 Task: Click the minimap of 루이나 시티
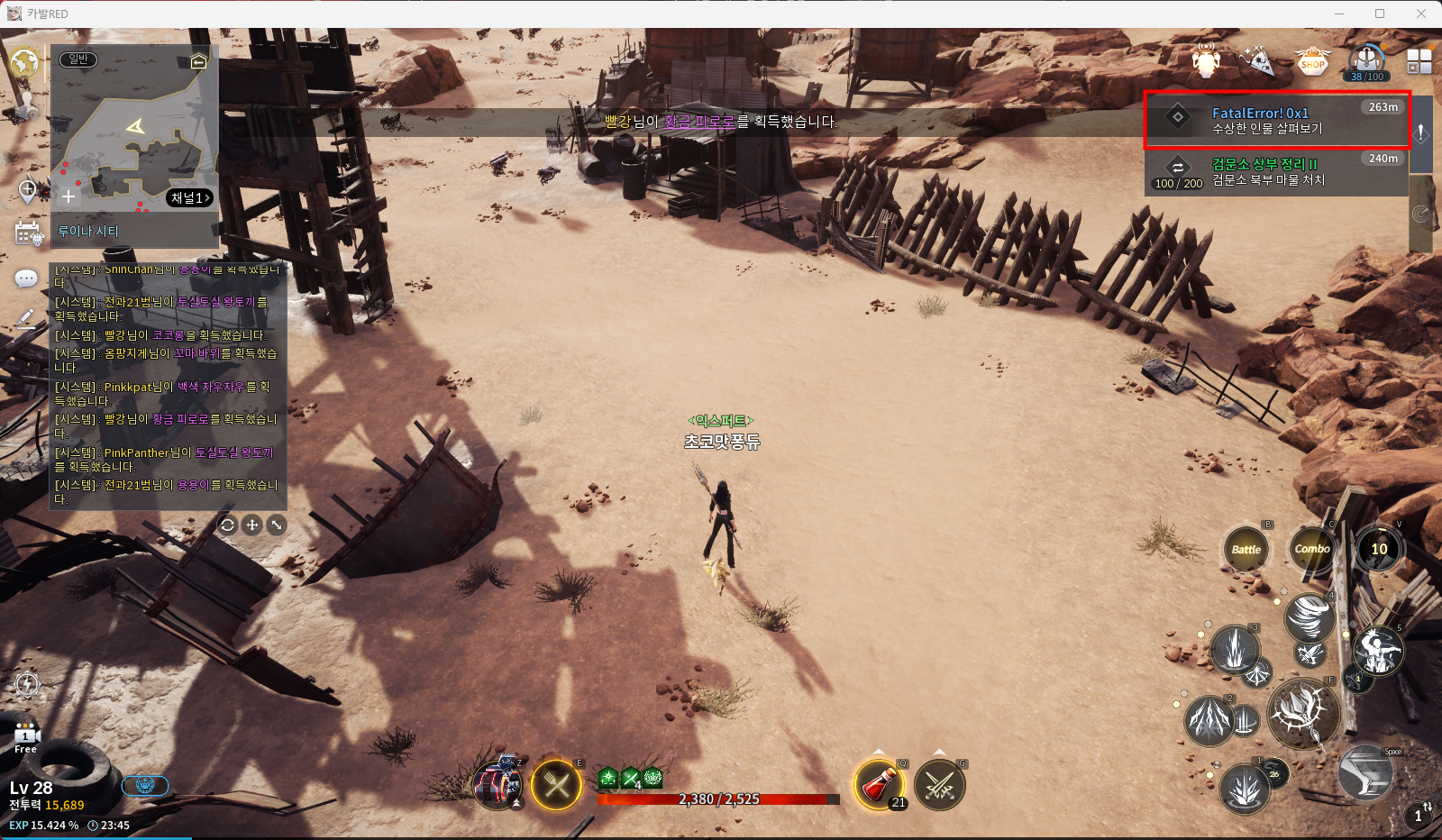click(x=135, y=135)
